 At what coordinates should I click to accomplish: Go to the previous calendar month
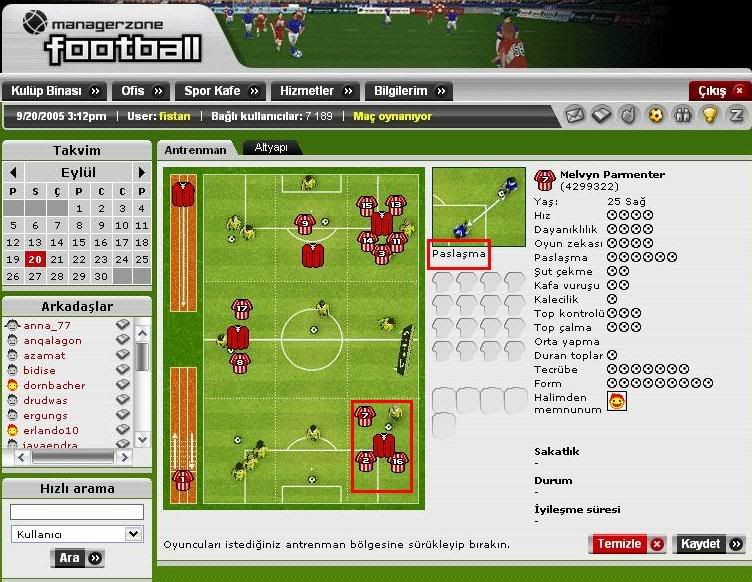tap(13, 172)
